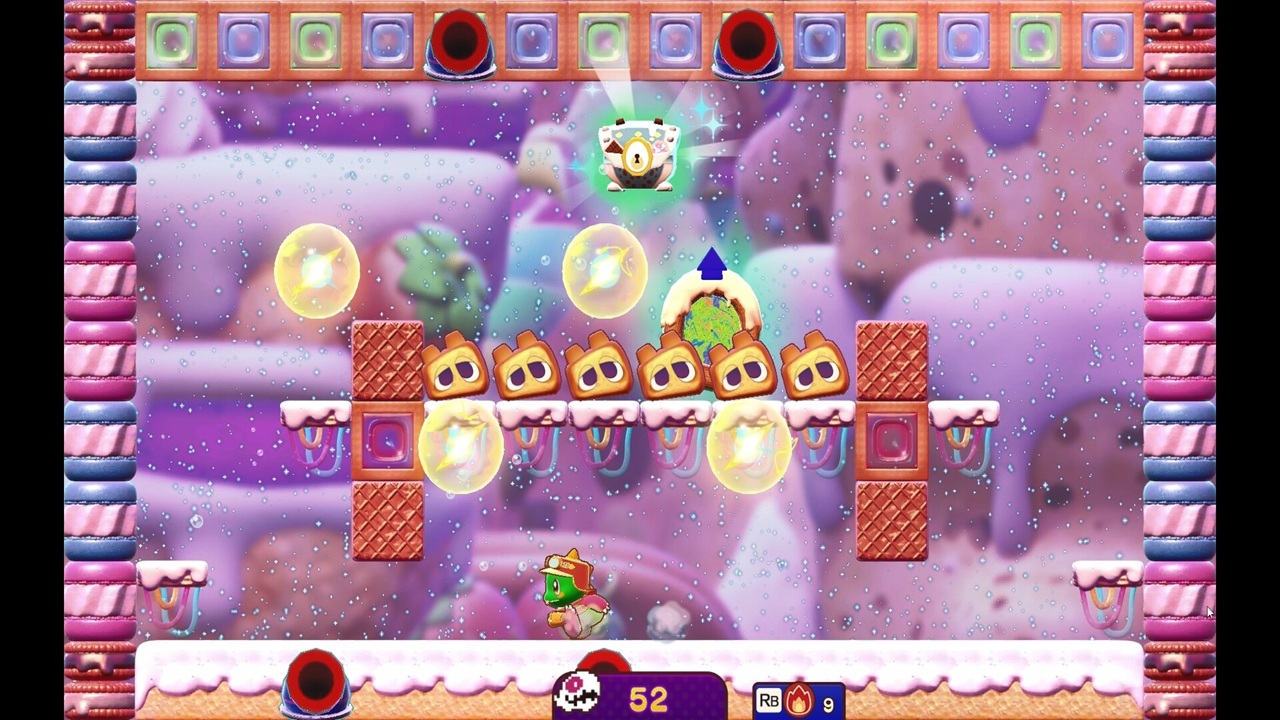Click the flame item counter showing 9
1280x720 pixels.
pos(828,703)
